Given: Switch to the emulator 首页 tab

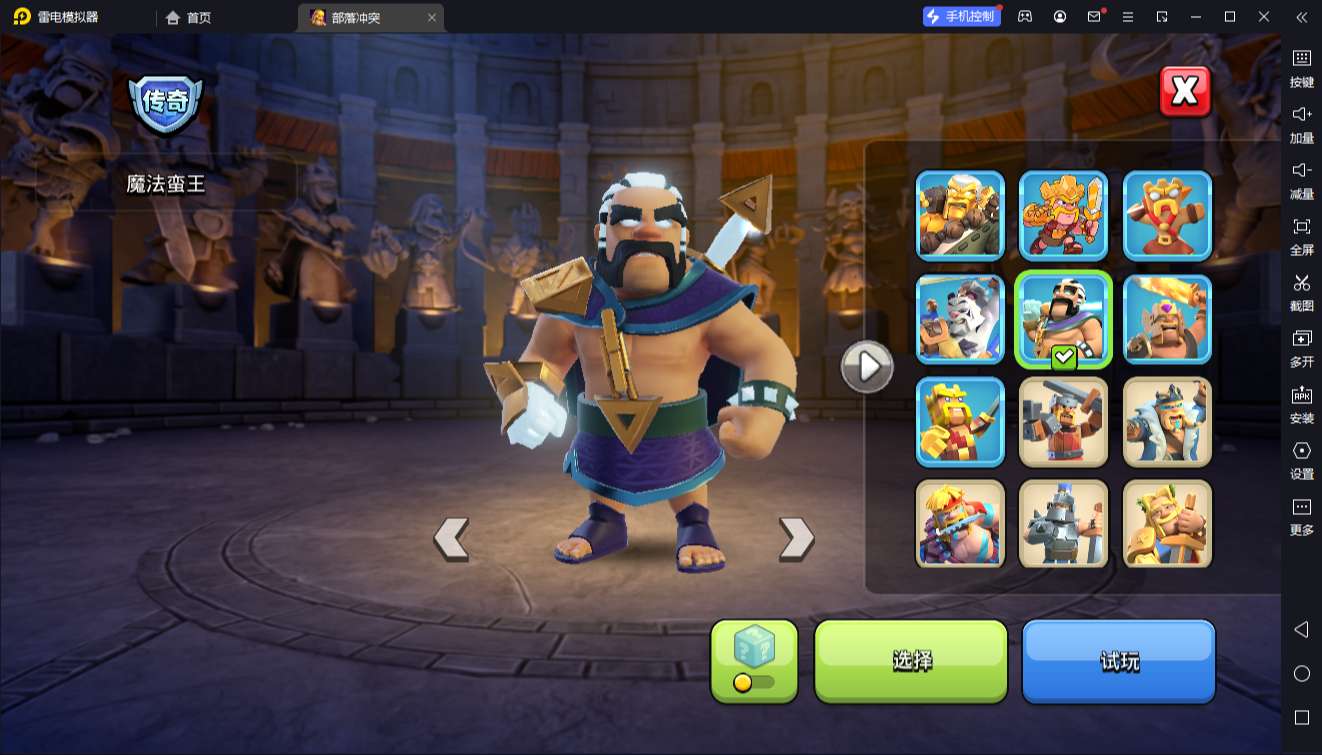Looking at the screenshot, I should tap(189, 17).
